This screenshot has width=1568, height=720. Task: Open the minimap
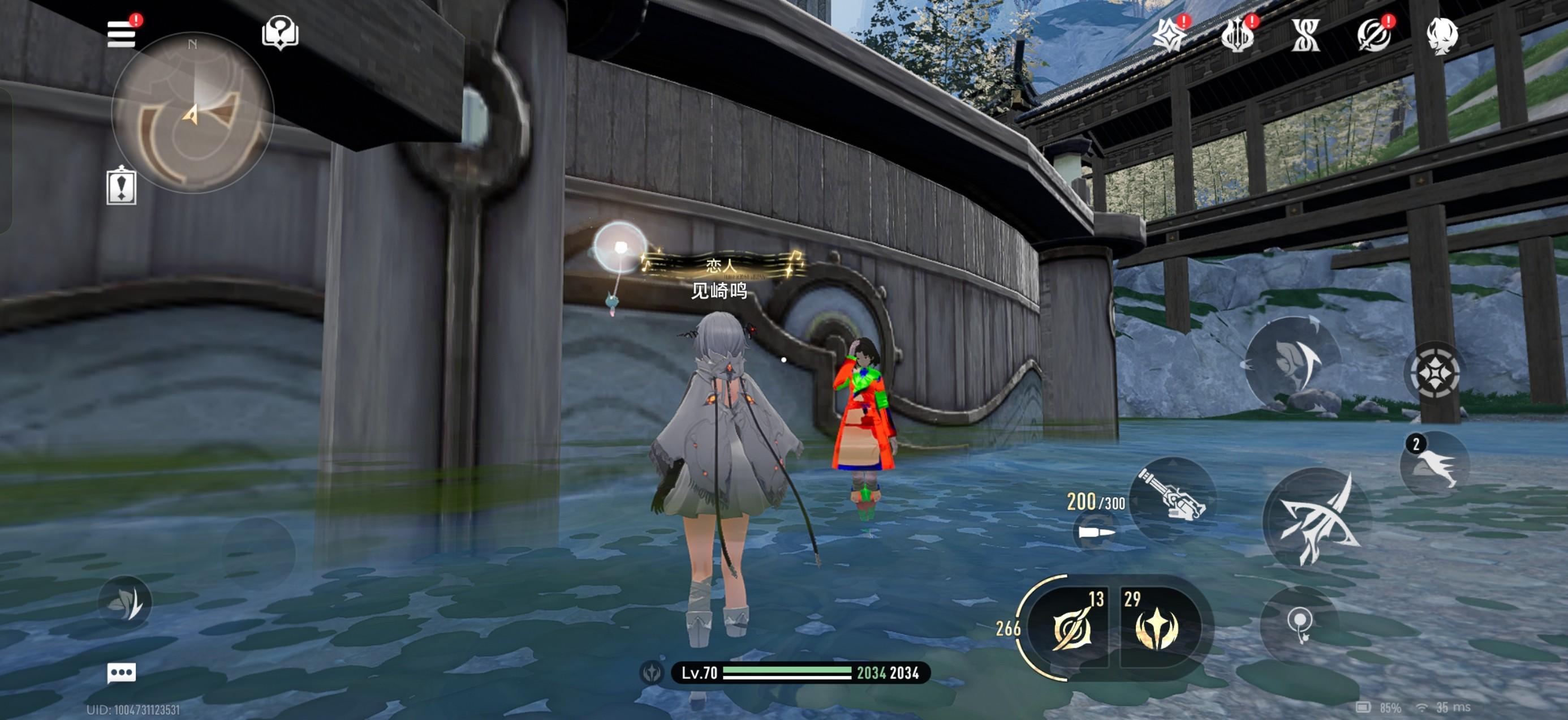point(193,113)
